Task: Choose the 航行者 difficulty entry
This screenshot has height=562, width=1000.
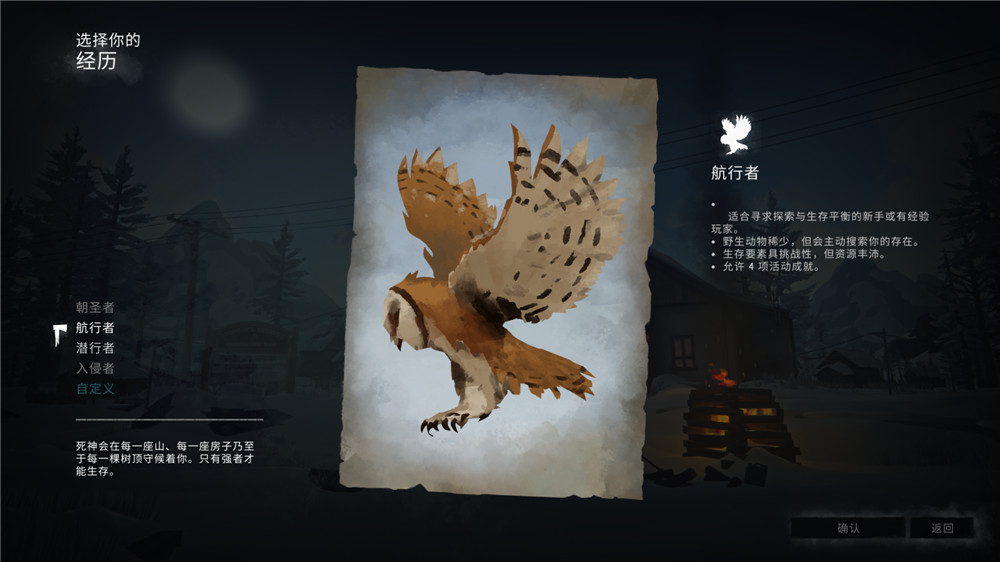Action: tap(95, 328)
